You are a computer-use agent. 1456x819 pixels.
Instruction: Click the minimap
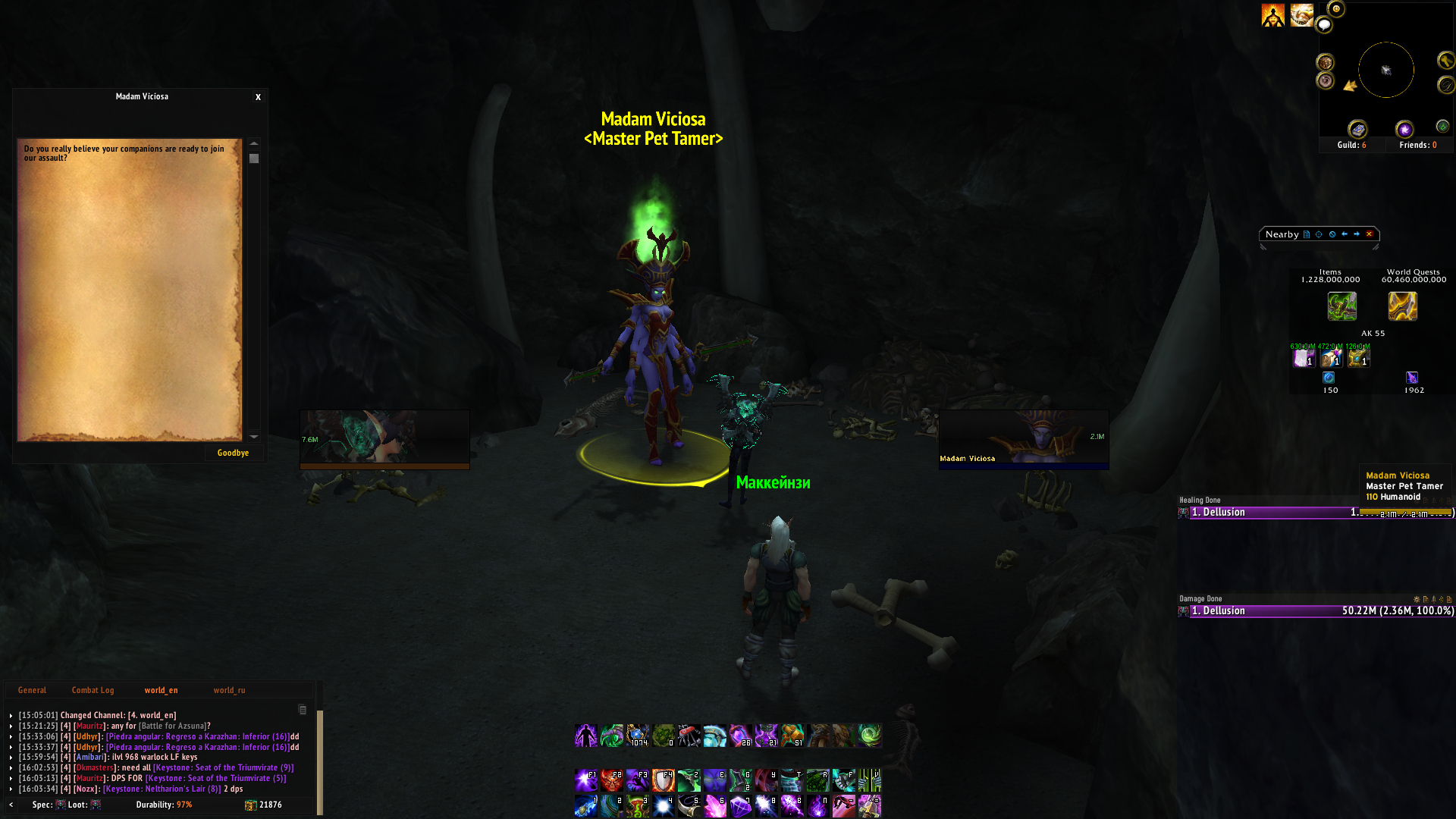[1385, 71]
